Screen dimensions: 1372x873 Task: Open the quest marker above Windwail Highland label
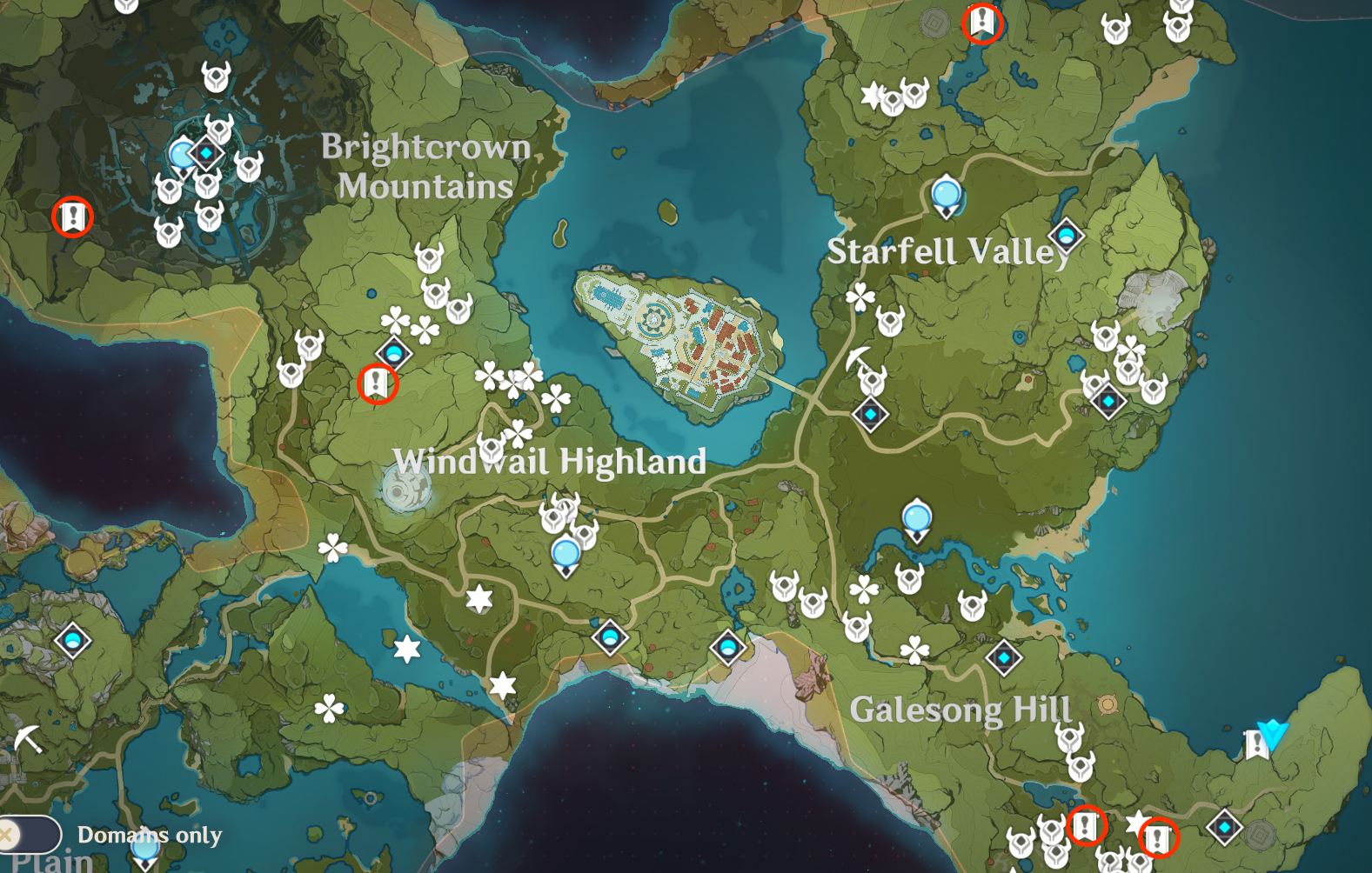click(x=378, y=383)
